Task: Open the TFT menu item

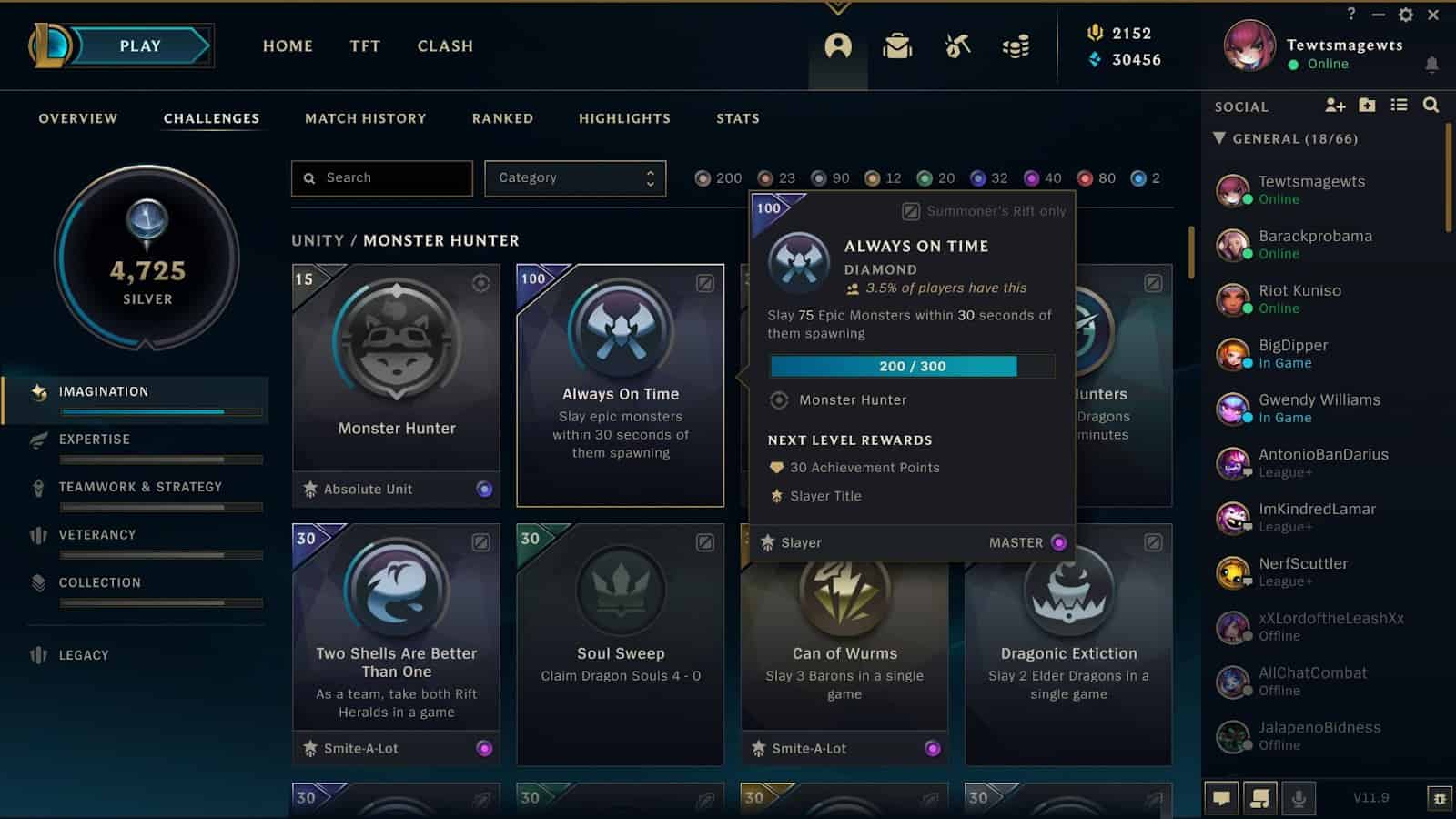Action: pos(364,45)
